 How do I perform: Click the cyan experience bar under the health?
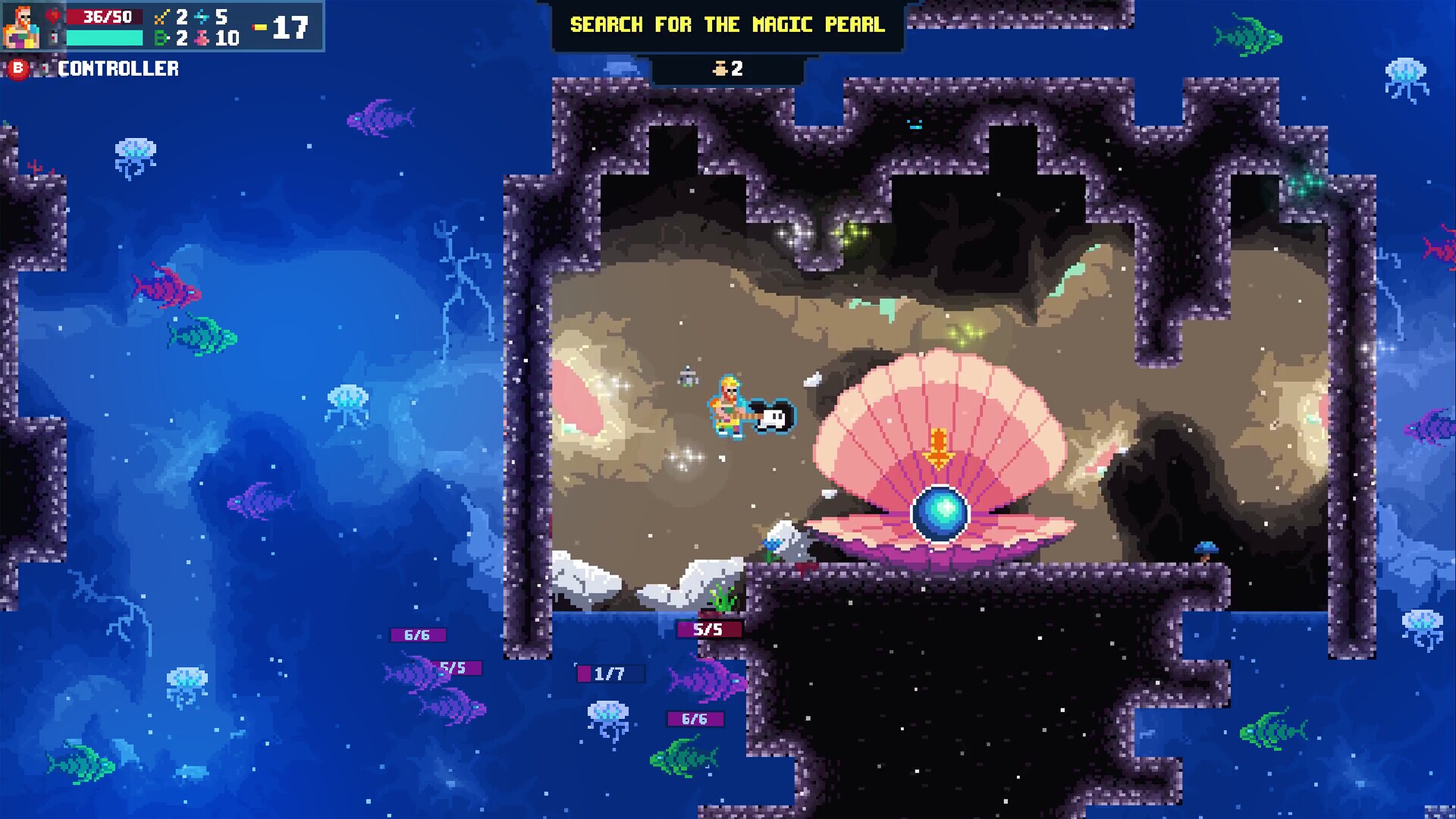click(x=104, y=38)
